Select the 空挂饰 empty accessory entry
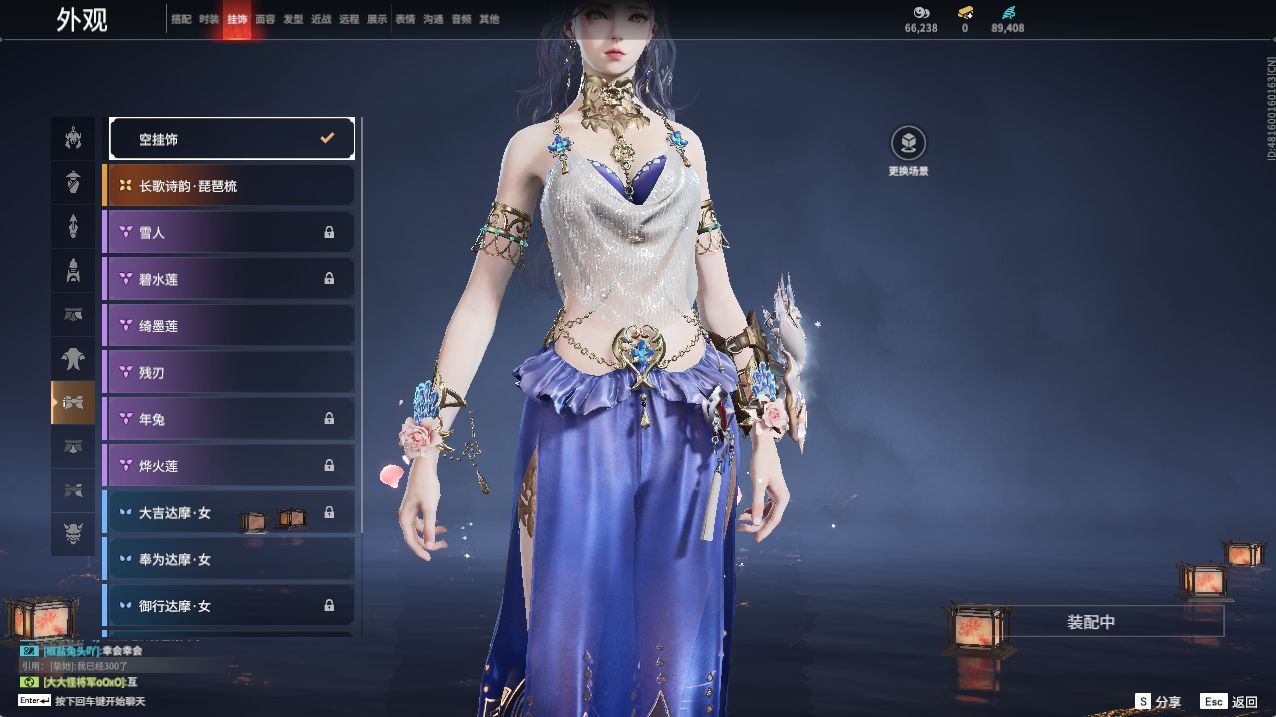 tap(231, 139)
